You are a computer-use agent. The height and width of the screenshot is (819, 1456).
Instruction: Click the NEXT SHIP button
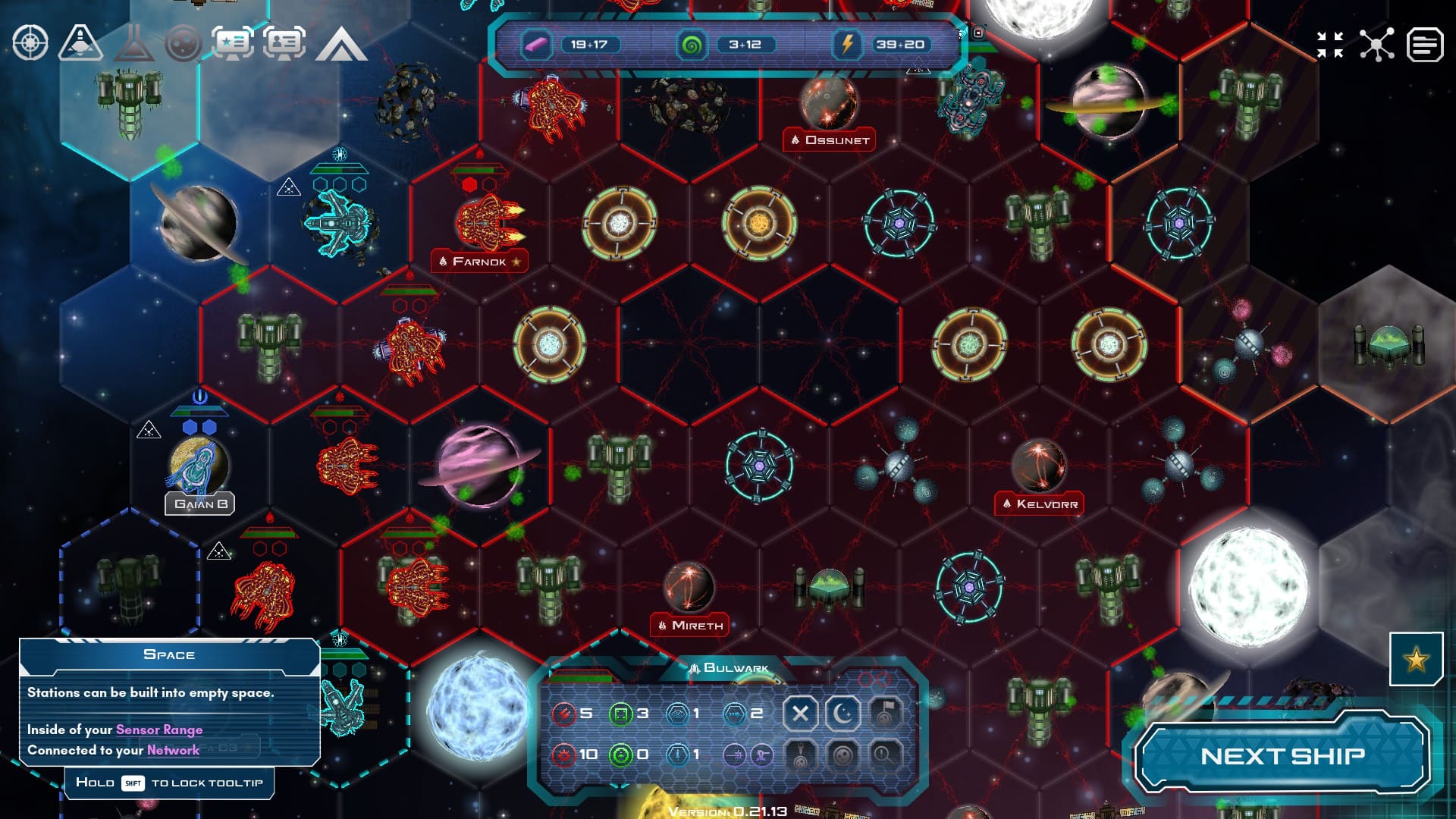coord(1282,756)
